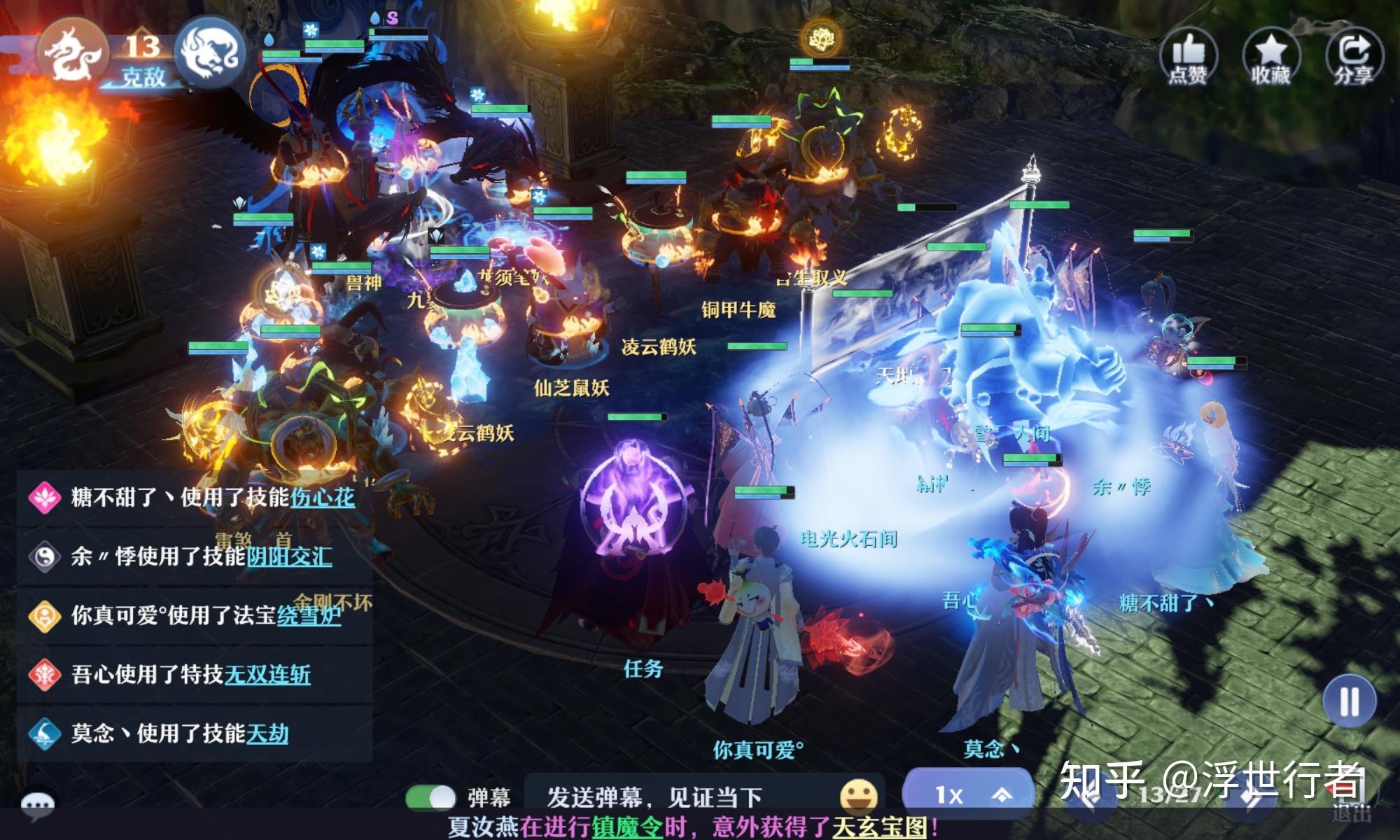
Task: Open the 绕雪炉 treasure link
Action: click(309, 616)
